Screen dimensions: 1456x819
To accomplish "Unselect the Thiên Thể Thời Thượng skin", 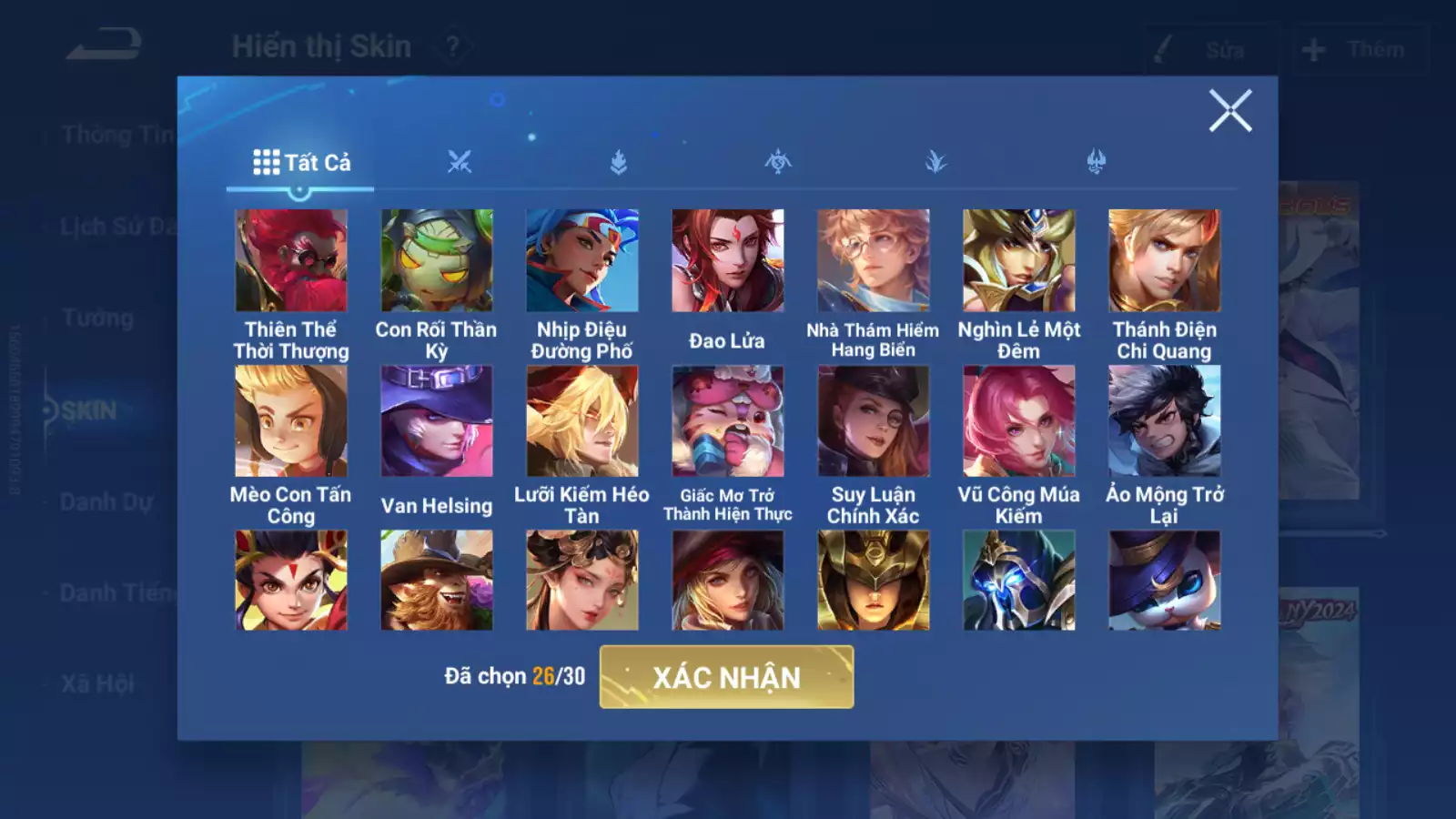I will pos(290,261).
